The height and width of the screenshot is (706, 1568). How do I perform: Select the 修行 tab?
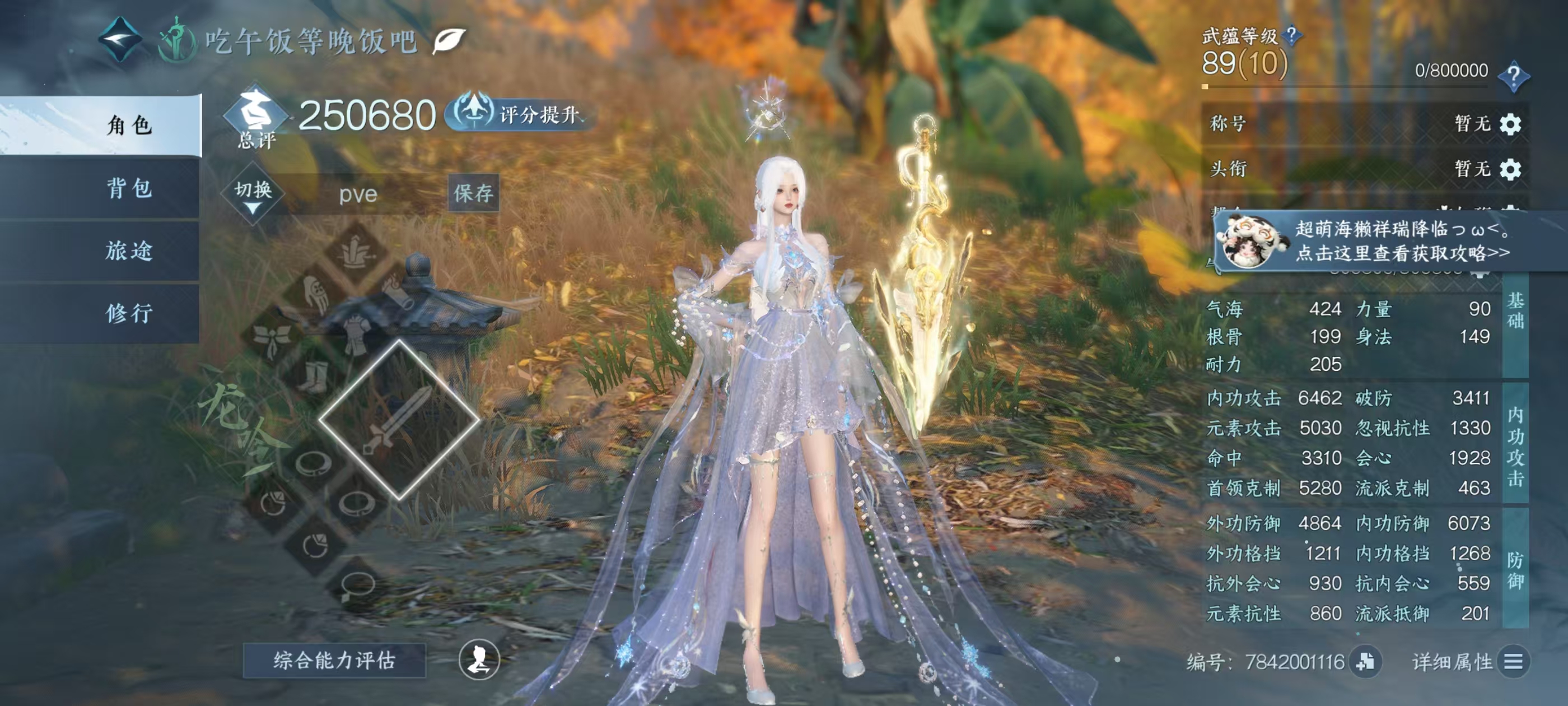129,313
